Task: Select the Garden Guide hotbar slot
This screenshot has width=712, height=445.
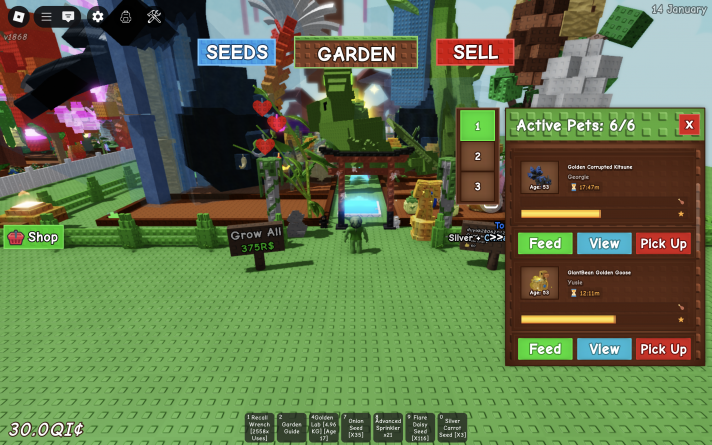Action: tap(292, 427)
